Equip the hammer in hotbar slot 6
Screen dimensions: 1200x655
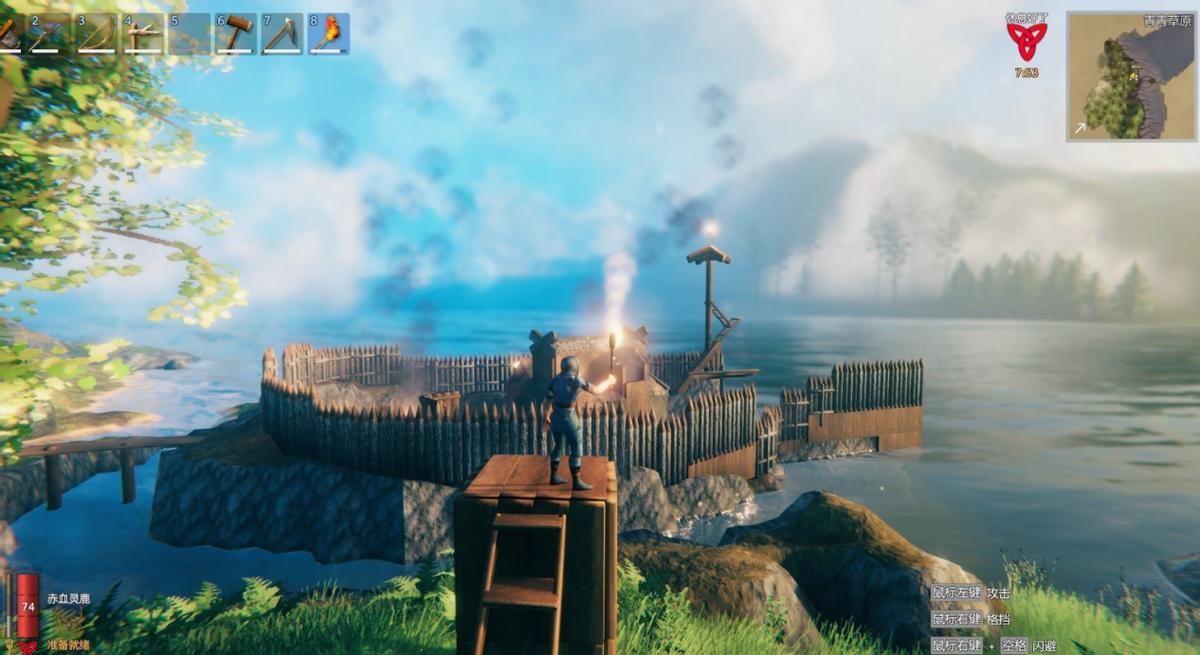236,33
